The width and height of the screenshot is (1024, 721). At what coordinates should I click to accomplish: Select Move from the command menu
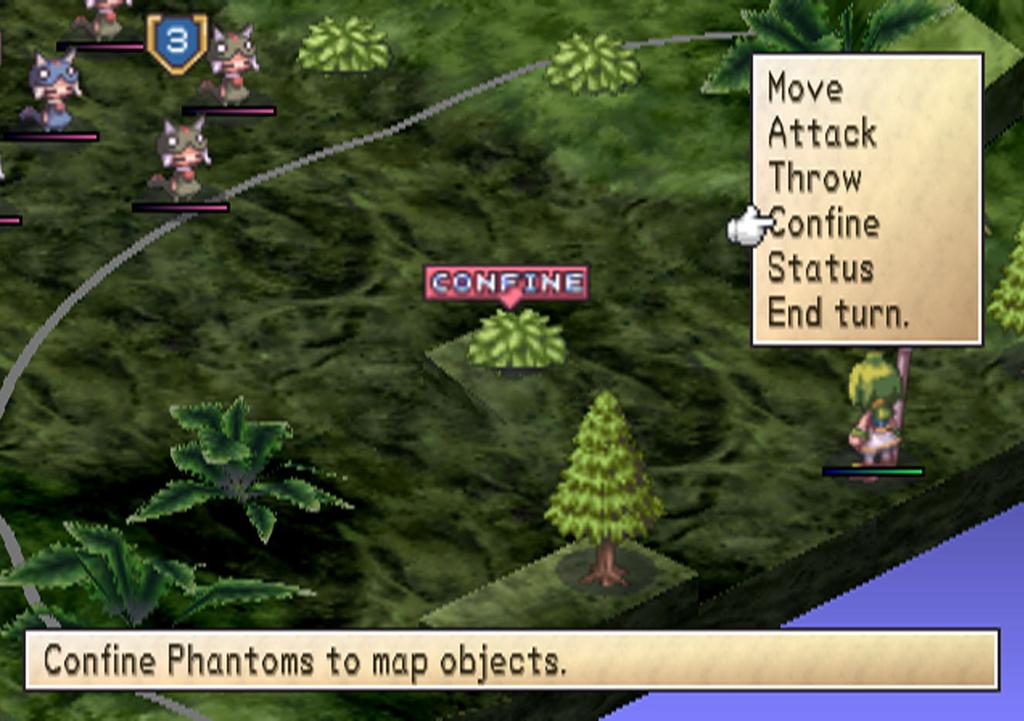pos(805,88)
